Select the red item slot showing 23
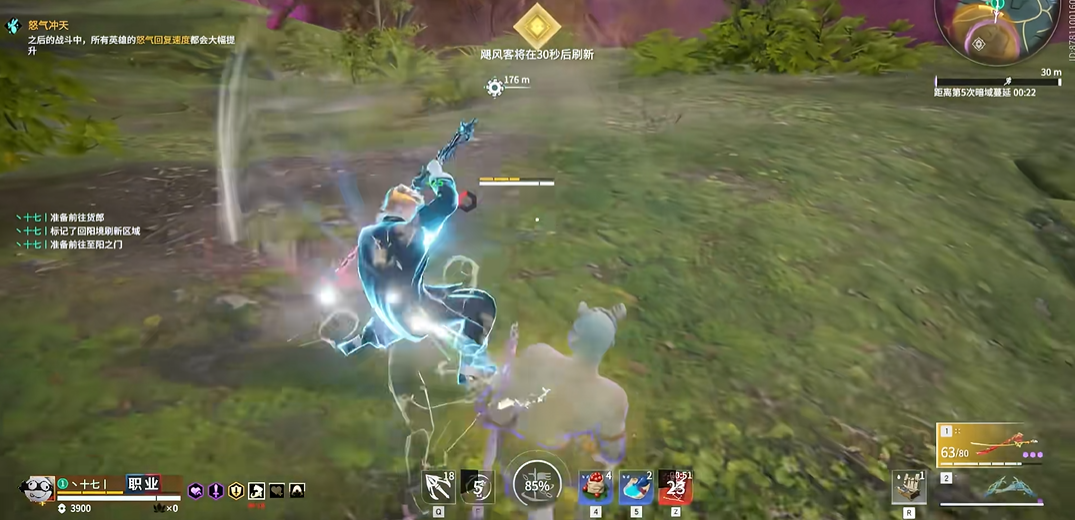 click(x=675, y=487)
